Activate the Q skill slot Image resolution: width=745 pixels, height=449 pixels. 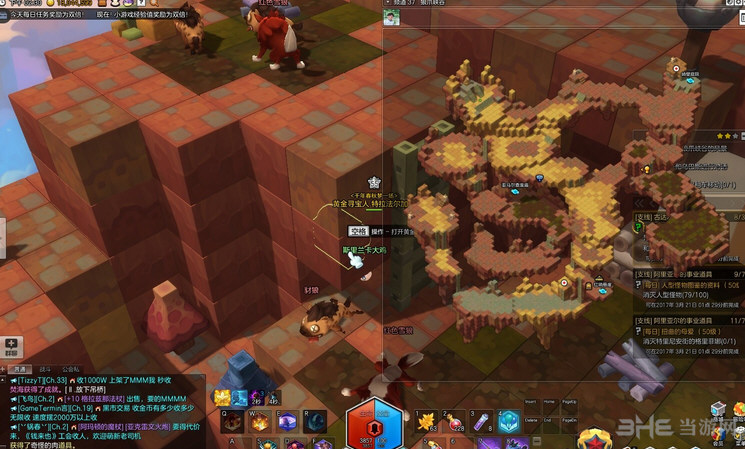point(230,422)
